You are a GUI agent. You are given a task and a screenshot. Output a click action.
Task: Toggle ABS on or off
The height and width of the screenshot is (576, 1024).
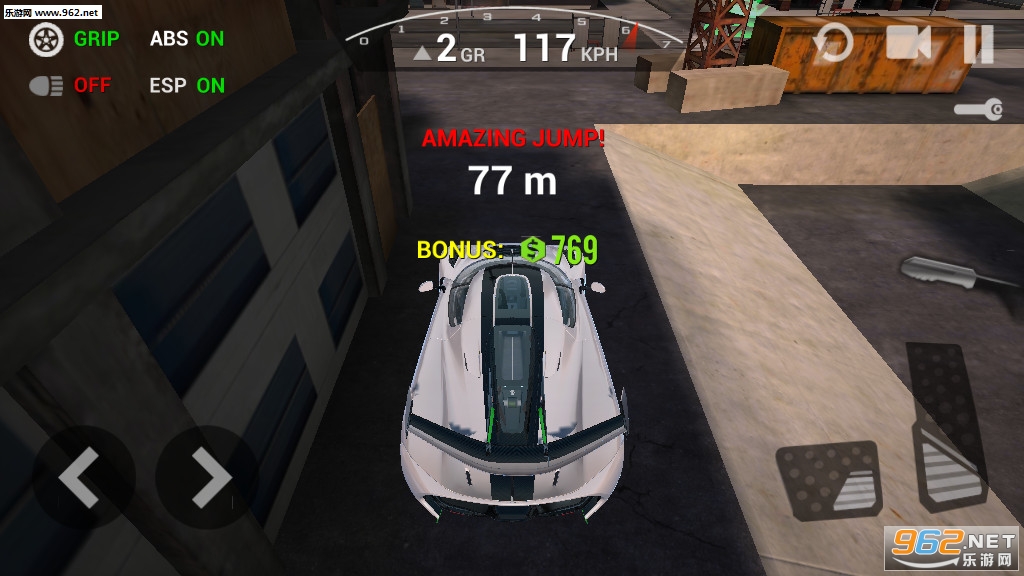click(186, 39)
